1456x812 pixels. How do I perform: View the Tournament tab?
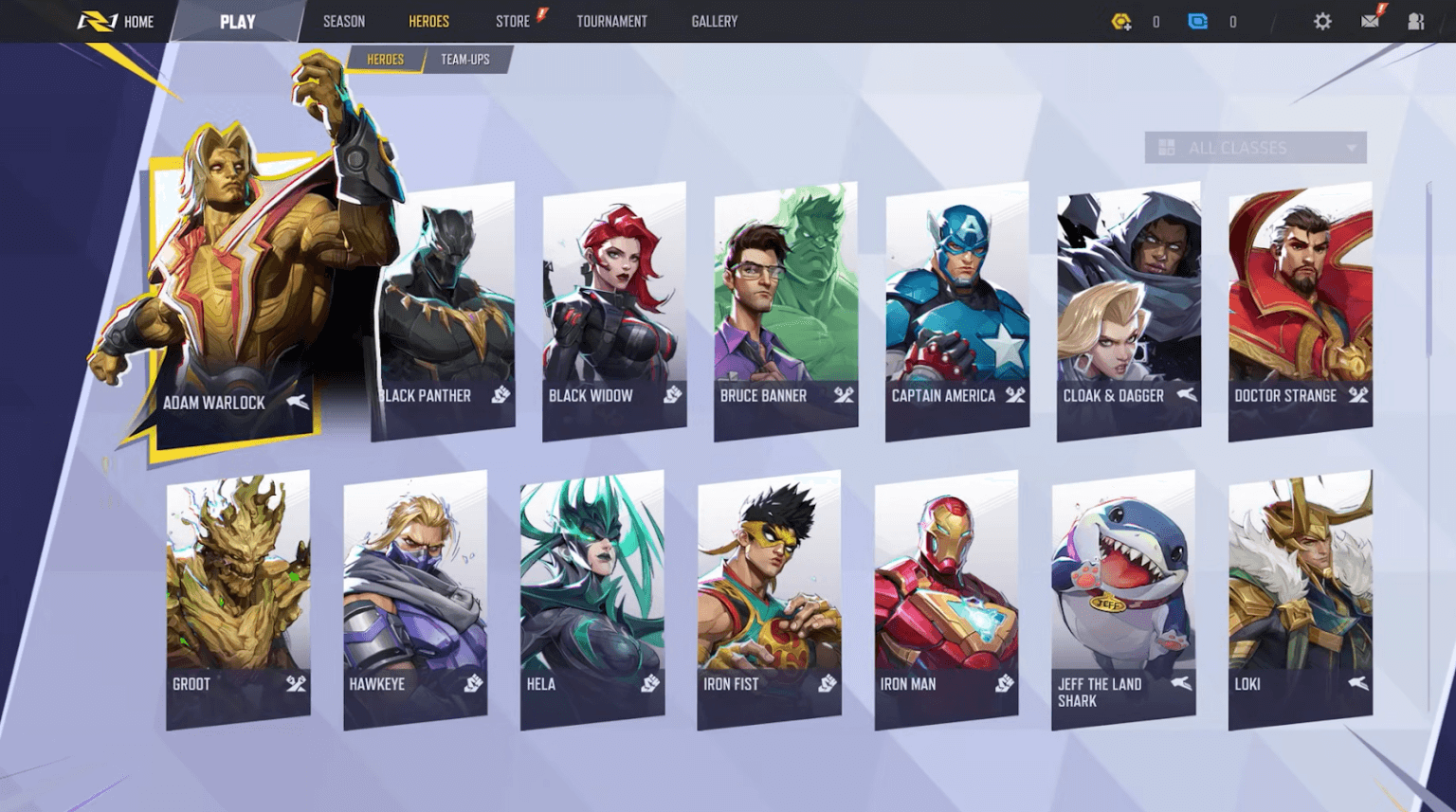pos(611,21)
